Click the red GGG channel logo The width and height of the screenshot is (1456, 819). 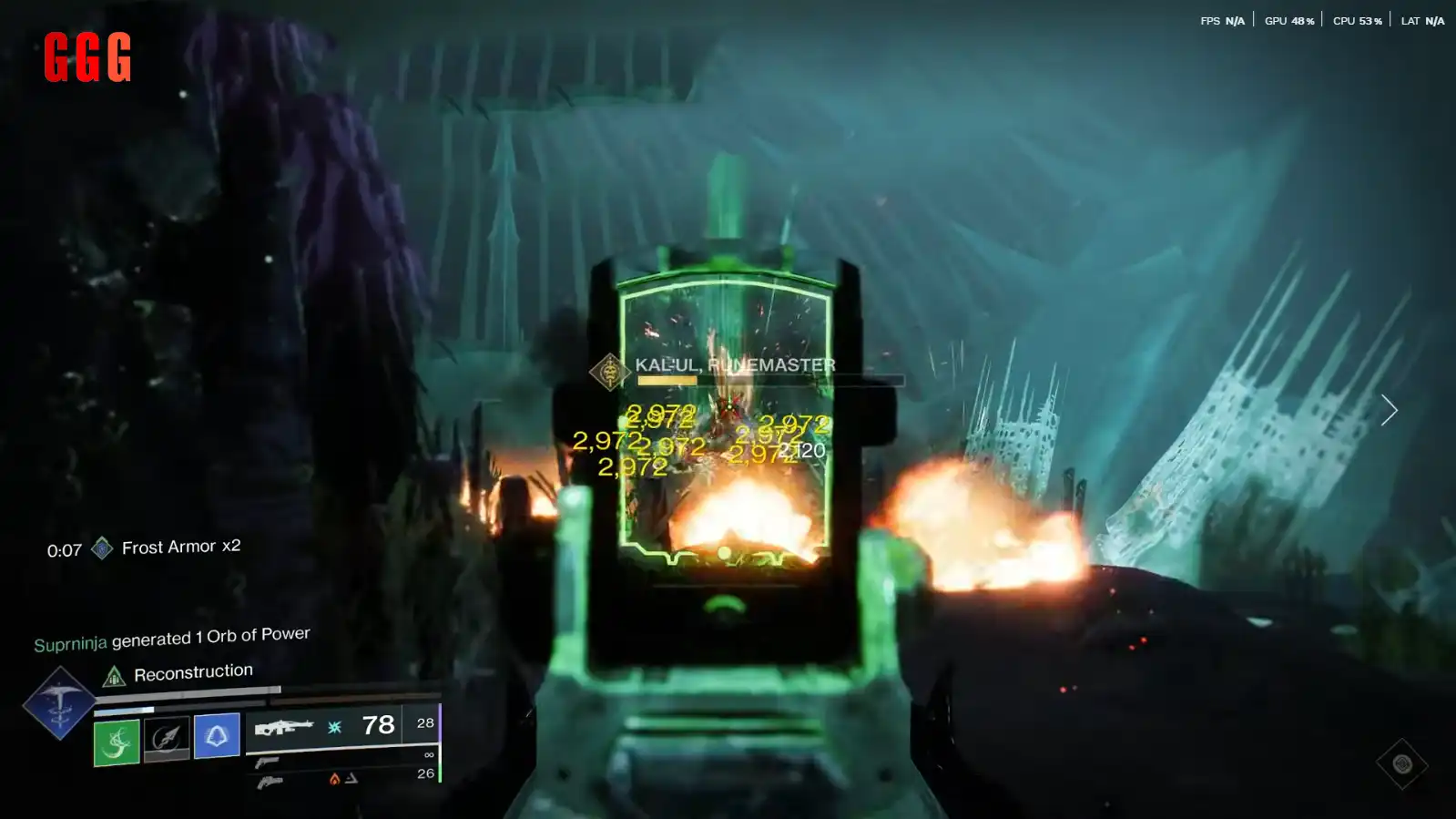[x=87, y=57]
